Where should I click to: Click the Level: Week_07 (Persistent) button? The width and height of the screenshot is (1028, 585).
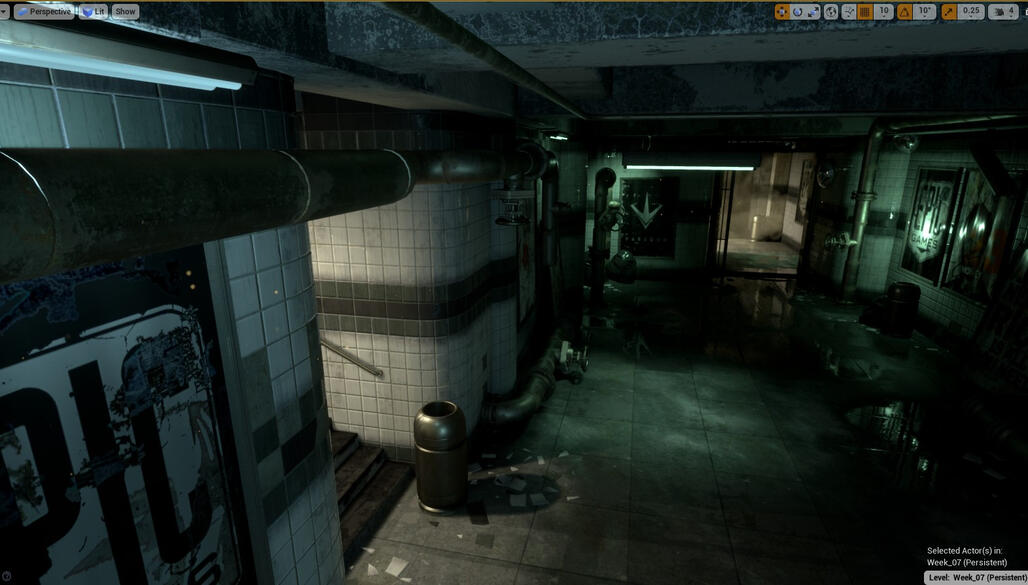pos(977,577)
